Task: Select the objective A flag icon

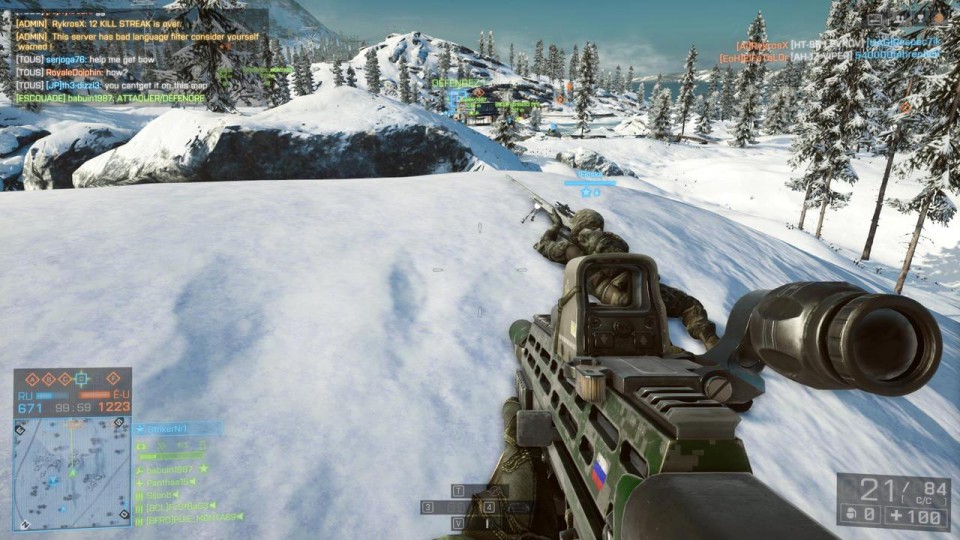Action: (x=32, y=379)
